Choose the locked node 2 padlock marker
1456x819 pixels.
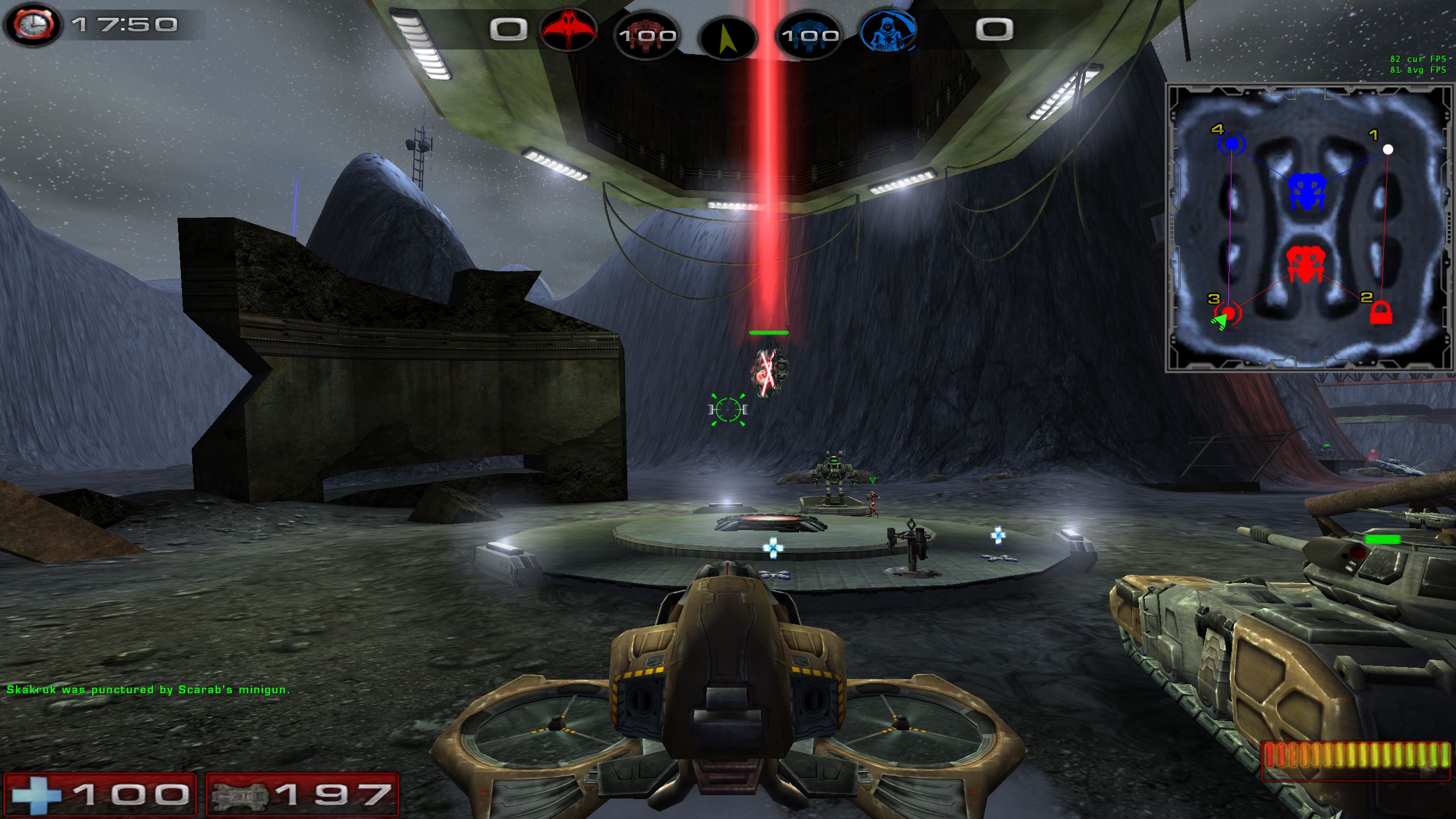pos(1380,313)
